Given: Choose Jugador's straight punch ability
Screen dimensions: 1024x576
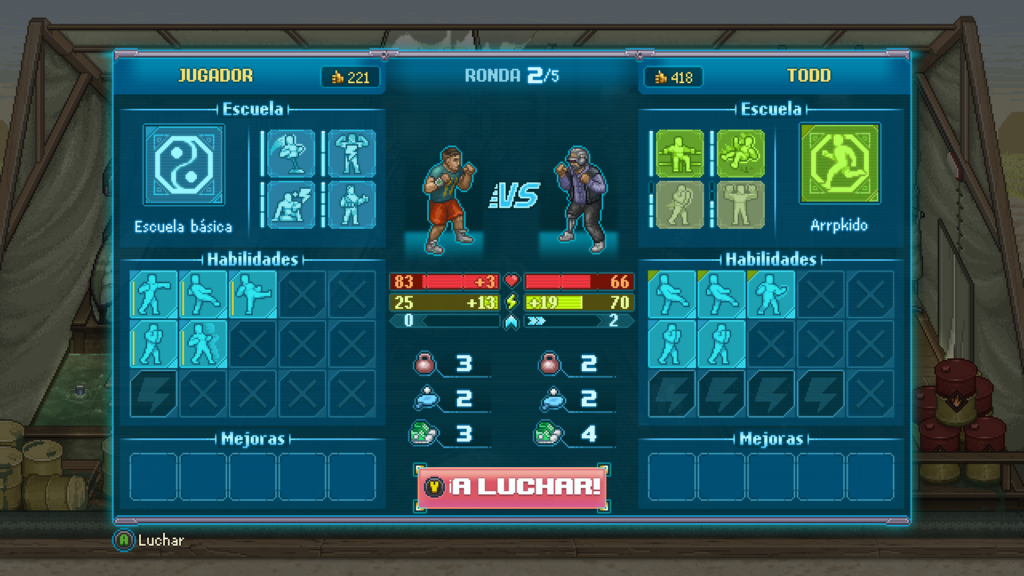Looking at the screenshot, I should 154,295.
